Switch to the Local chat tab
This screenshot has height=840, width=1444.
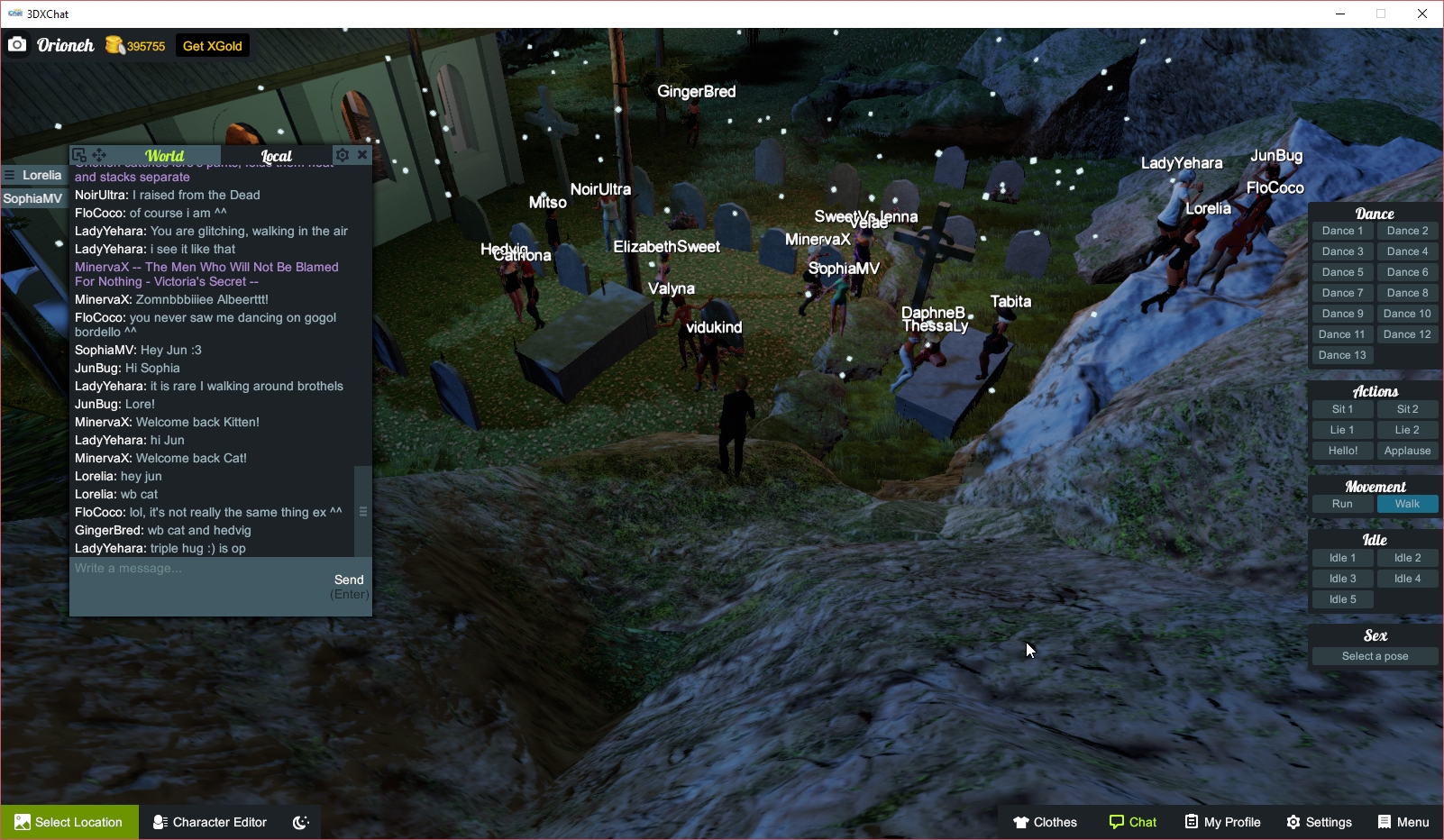(277, 156)
